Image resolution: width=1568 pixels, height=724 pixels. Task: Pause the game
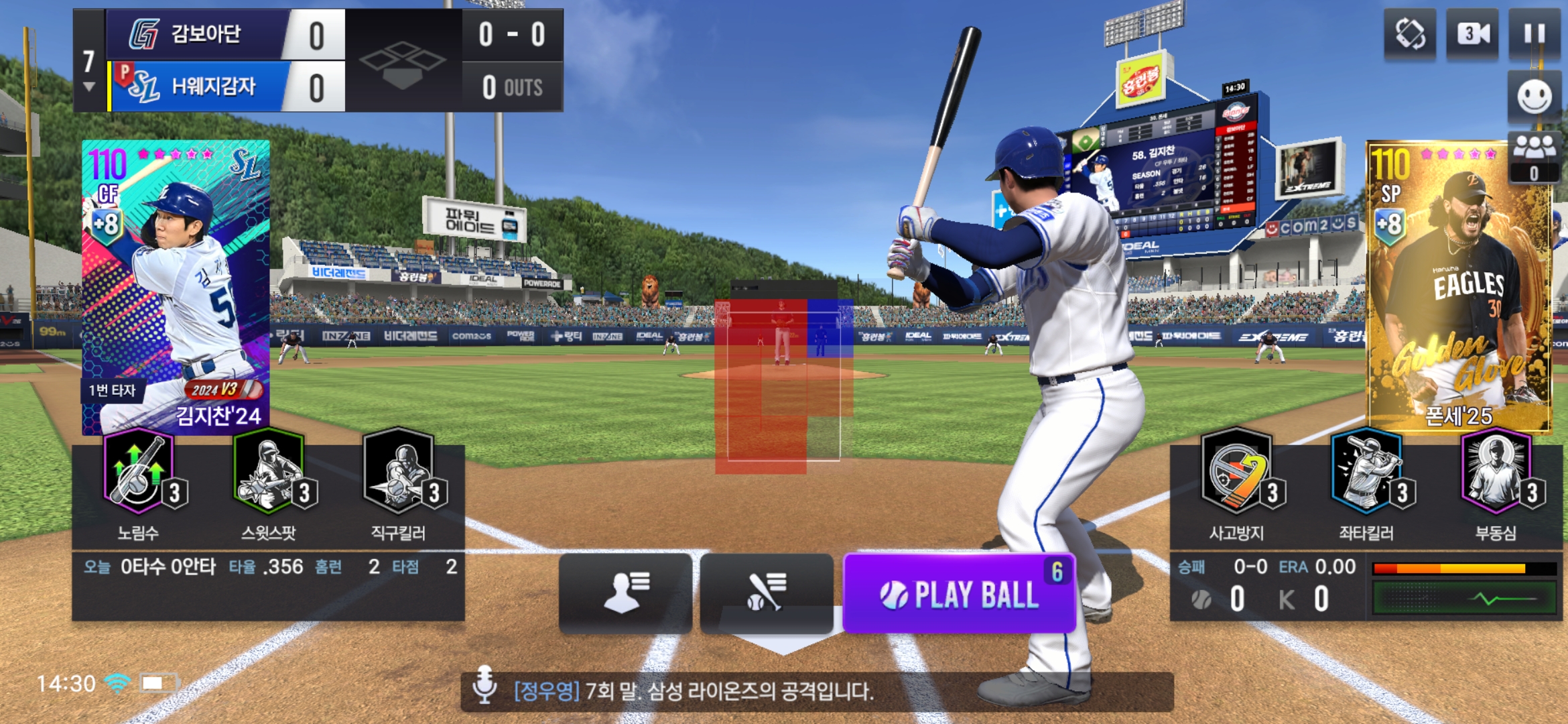(x=1534, y=34)
